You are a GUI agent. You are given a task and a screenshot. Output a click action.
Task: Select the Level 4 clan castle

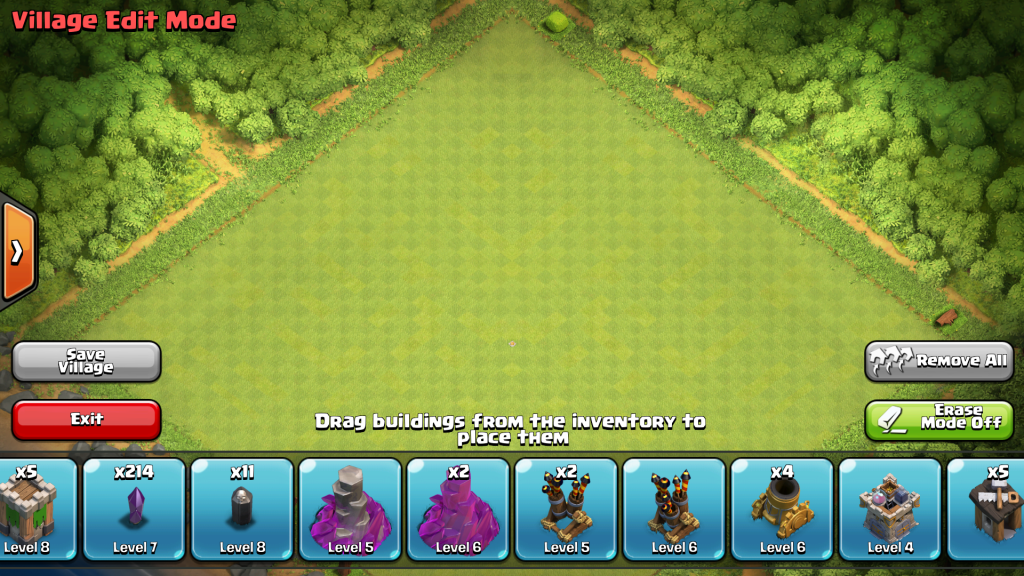(891, 508)
